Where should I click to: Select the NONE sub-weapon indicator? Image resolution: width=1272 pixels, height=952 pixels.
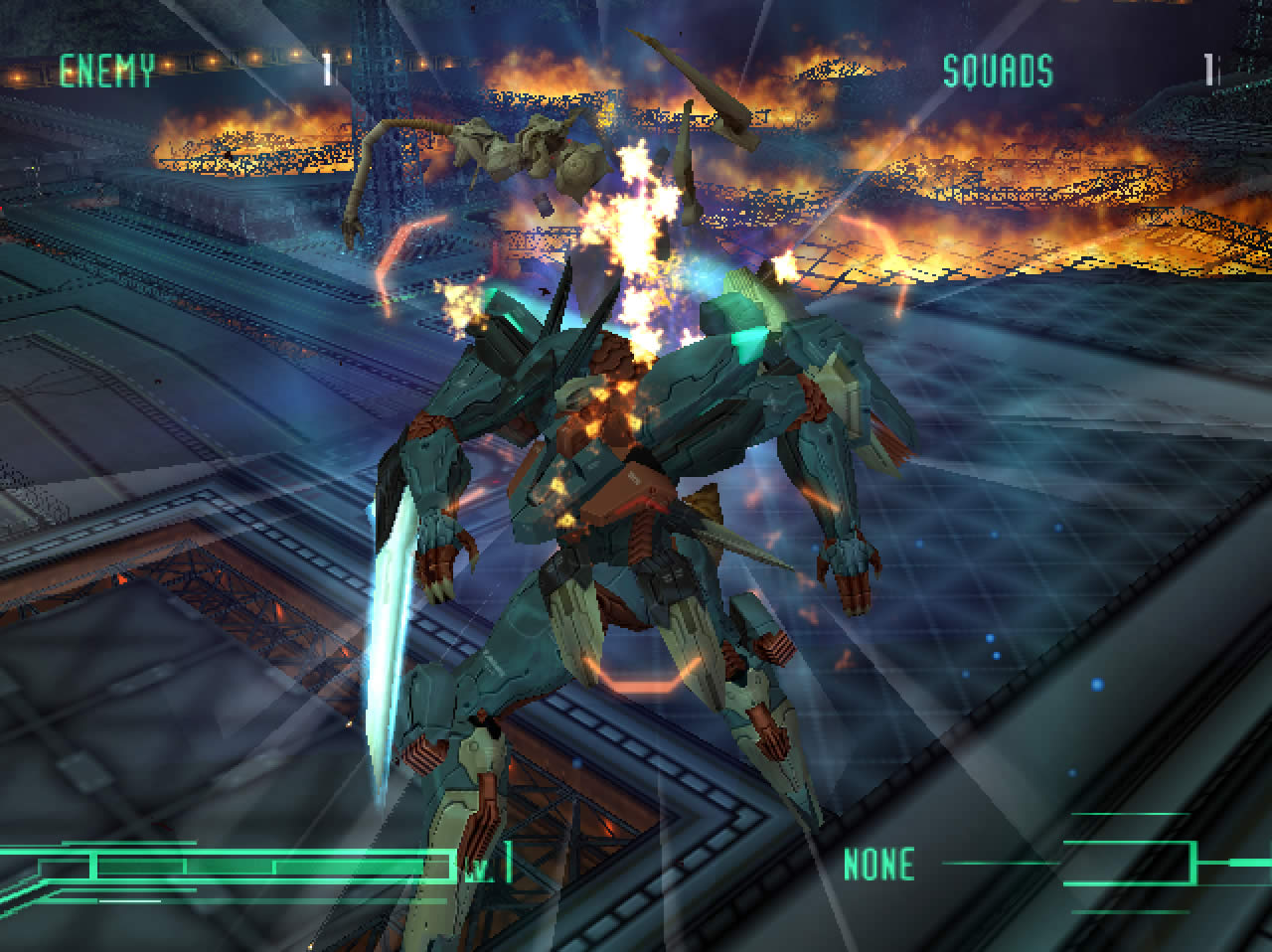[878, 865]
